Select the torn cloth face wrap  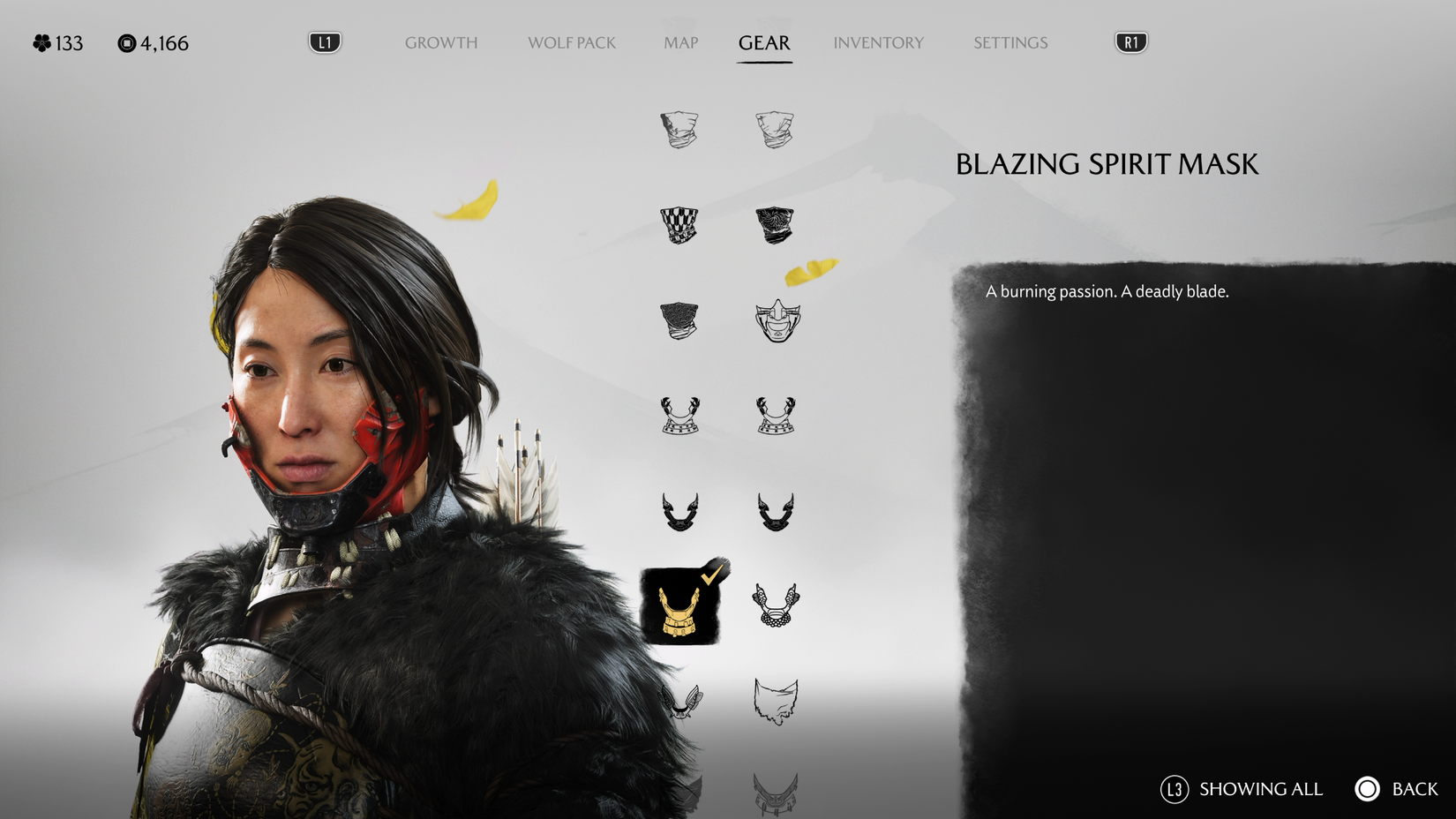point(777,702)
